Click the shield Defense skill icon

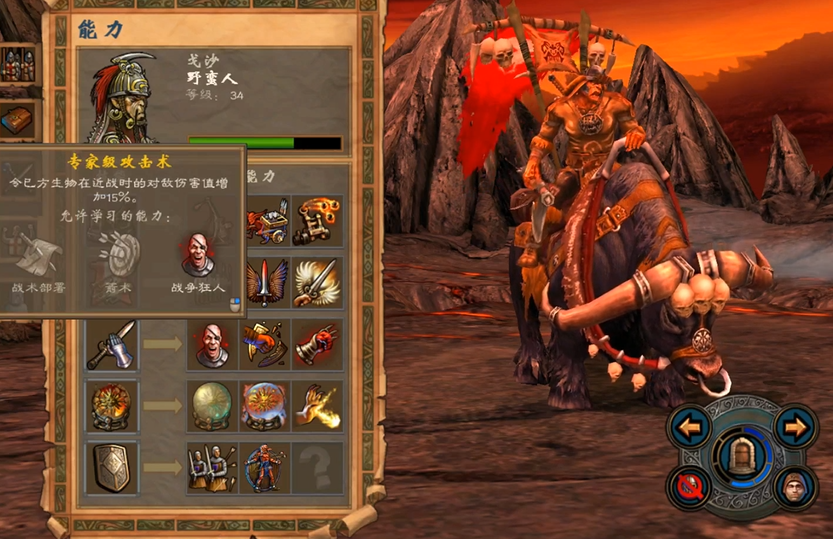tap(111, 467)
